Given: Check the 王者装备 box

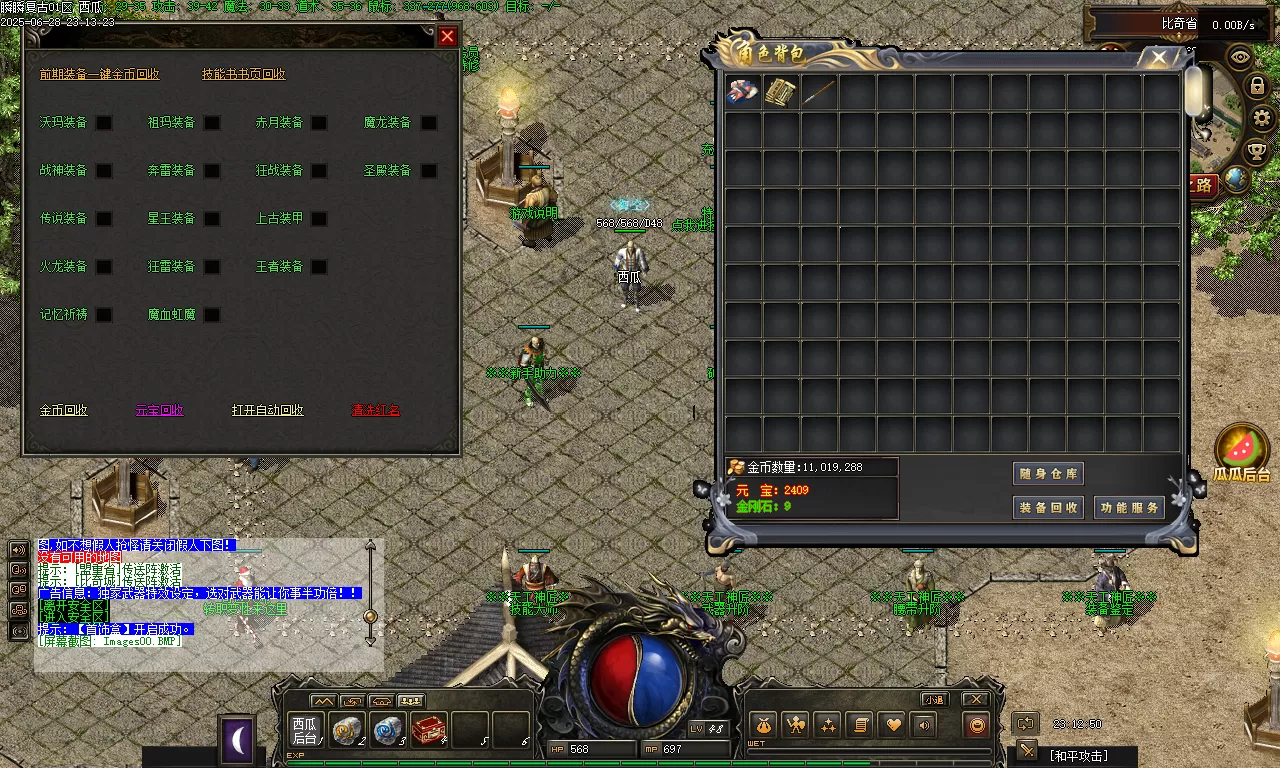Looking at the screenshot, I should 319,267.
